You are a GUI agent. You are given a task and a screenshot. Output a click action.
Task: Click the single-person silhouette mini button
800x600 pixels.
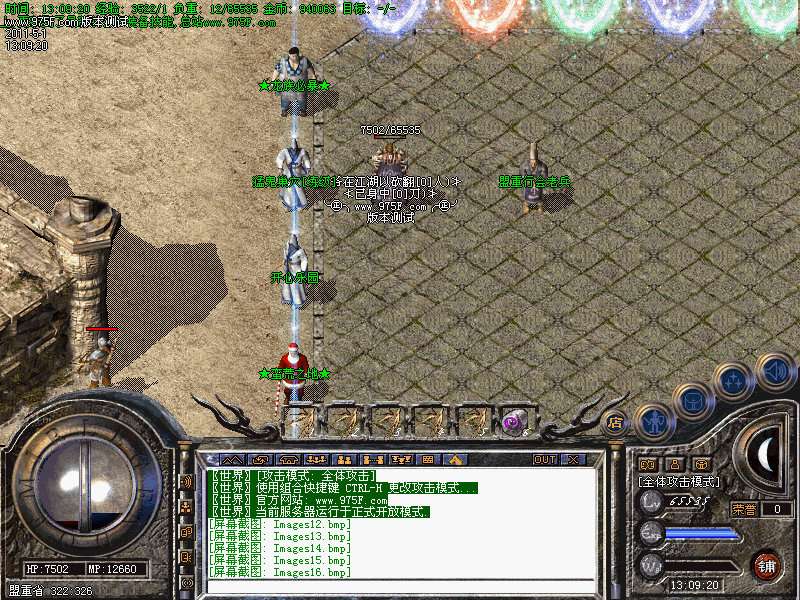[x=673, y=464]
